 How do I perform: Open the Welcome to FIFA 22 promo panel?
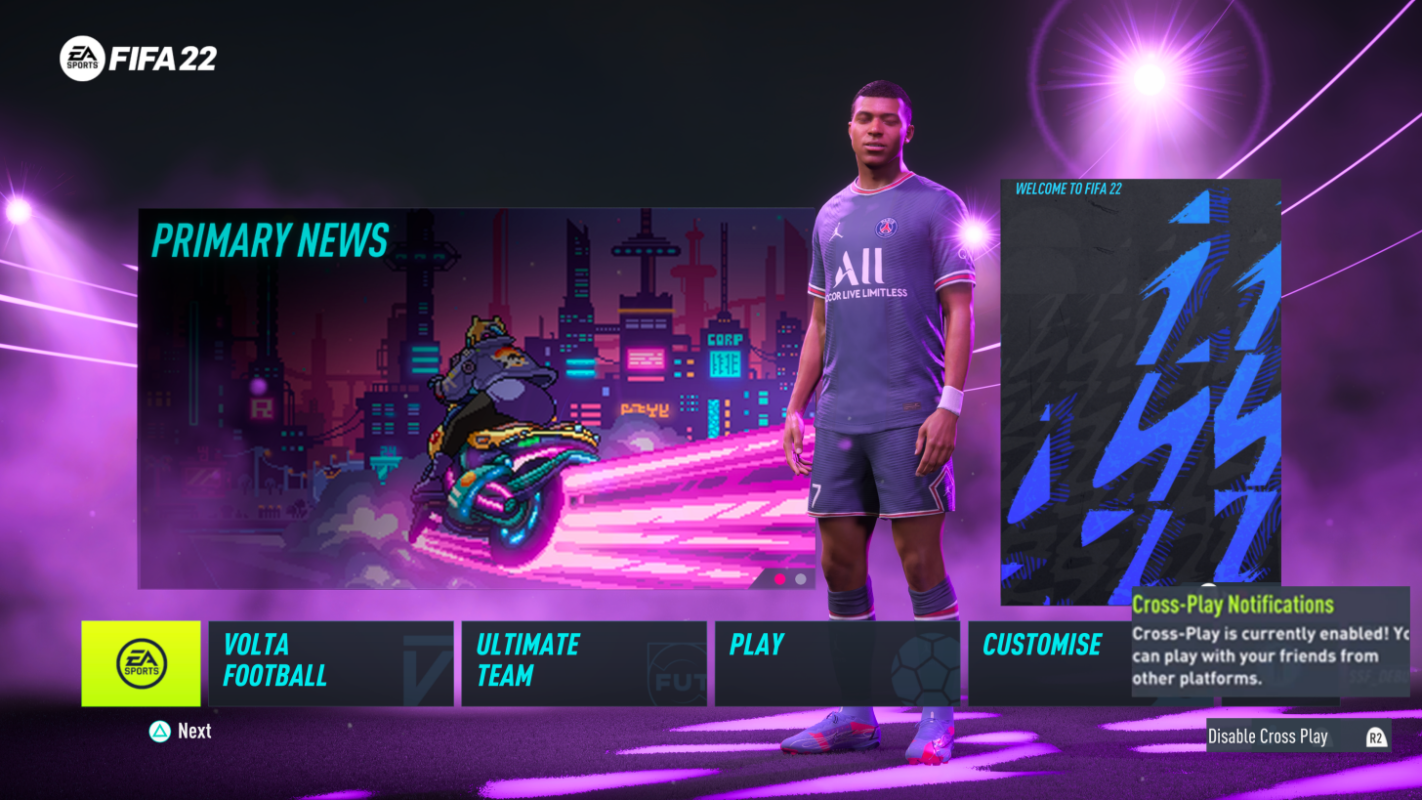(x=1140, y=390)
